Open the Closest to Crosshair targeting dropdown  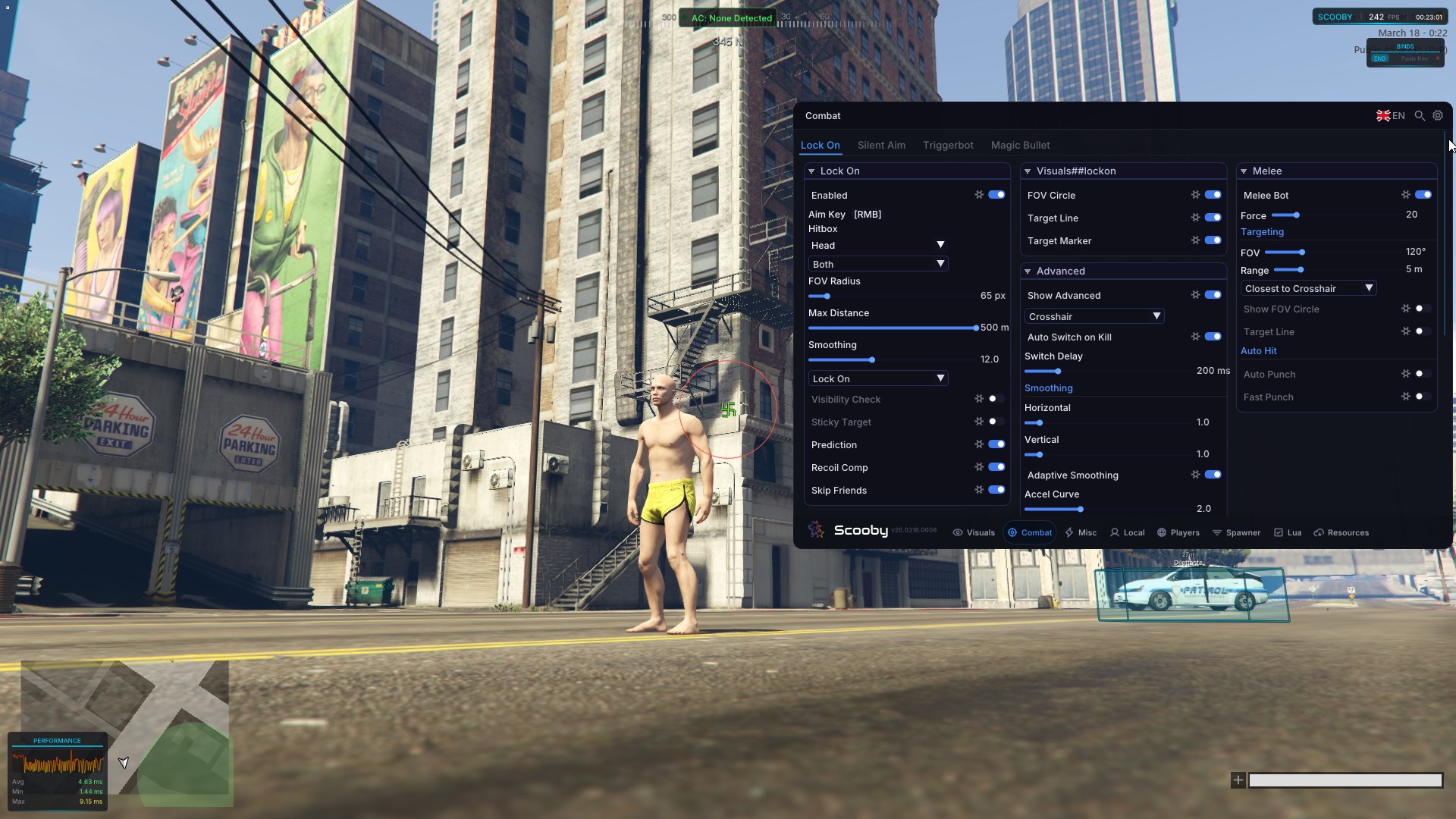1308,288
